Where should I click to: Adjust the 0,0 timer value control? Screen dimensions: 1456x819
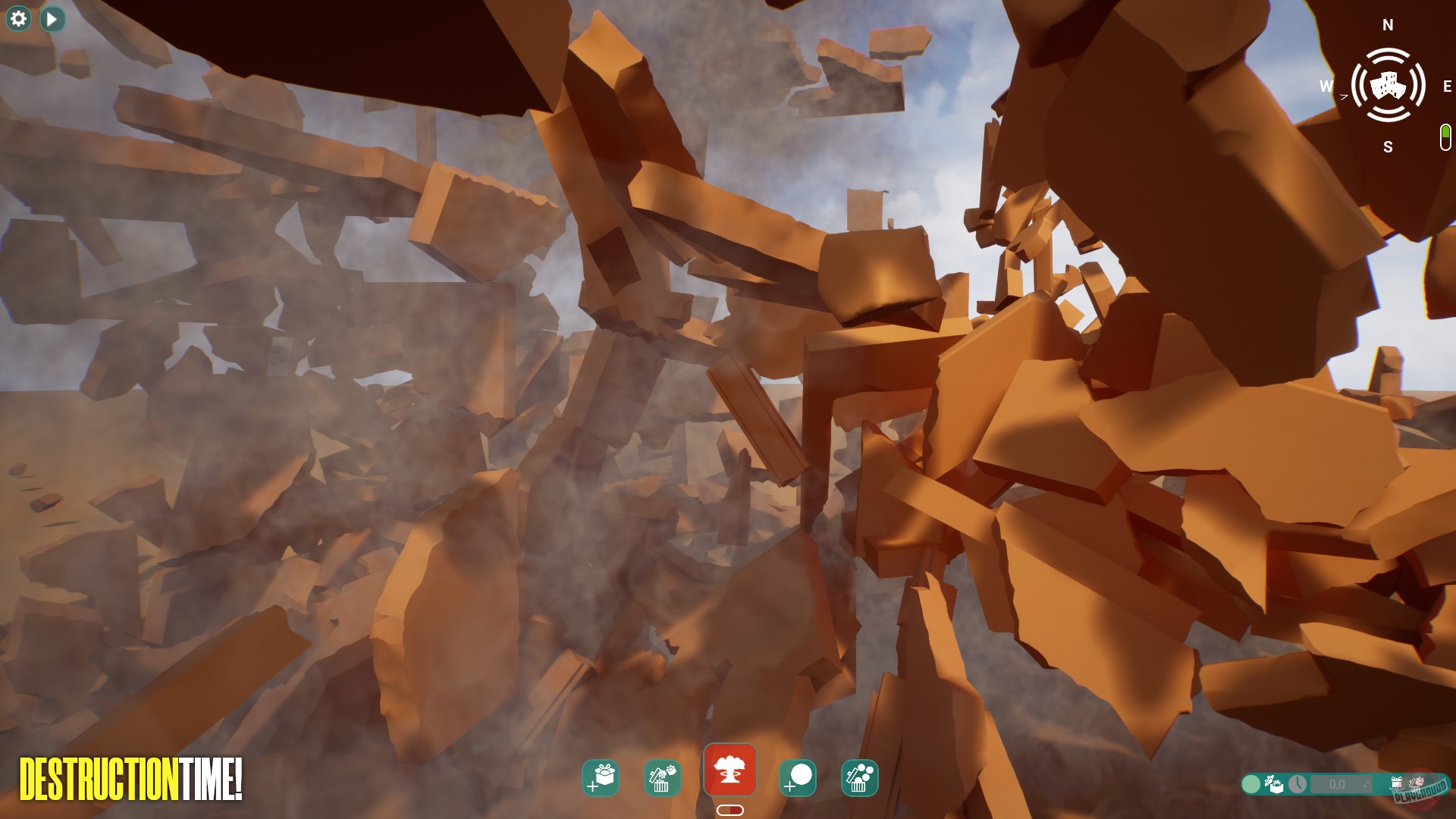[1338, 784]
